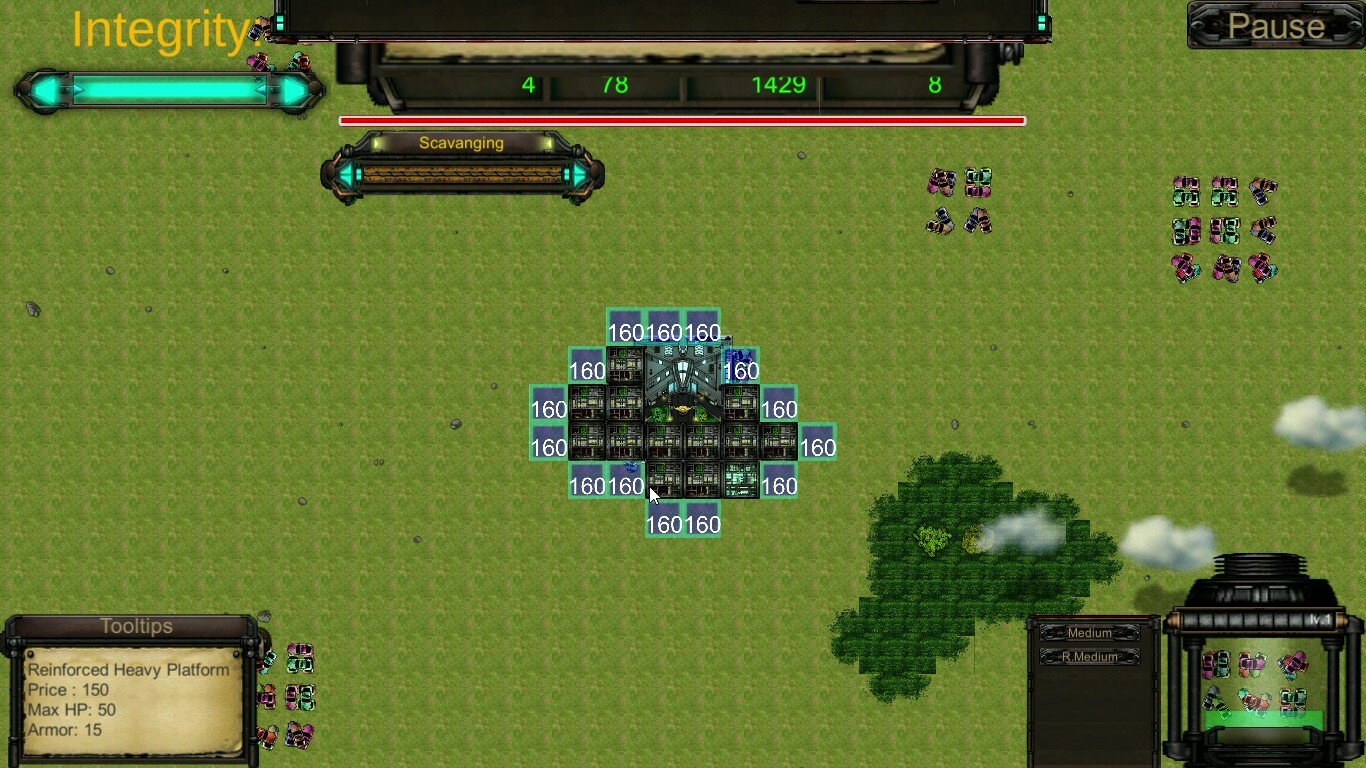
Task: Click the vehicle group in the top-right corner
Action: (1220, 225)
